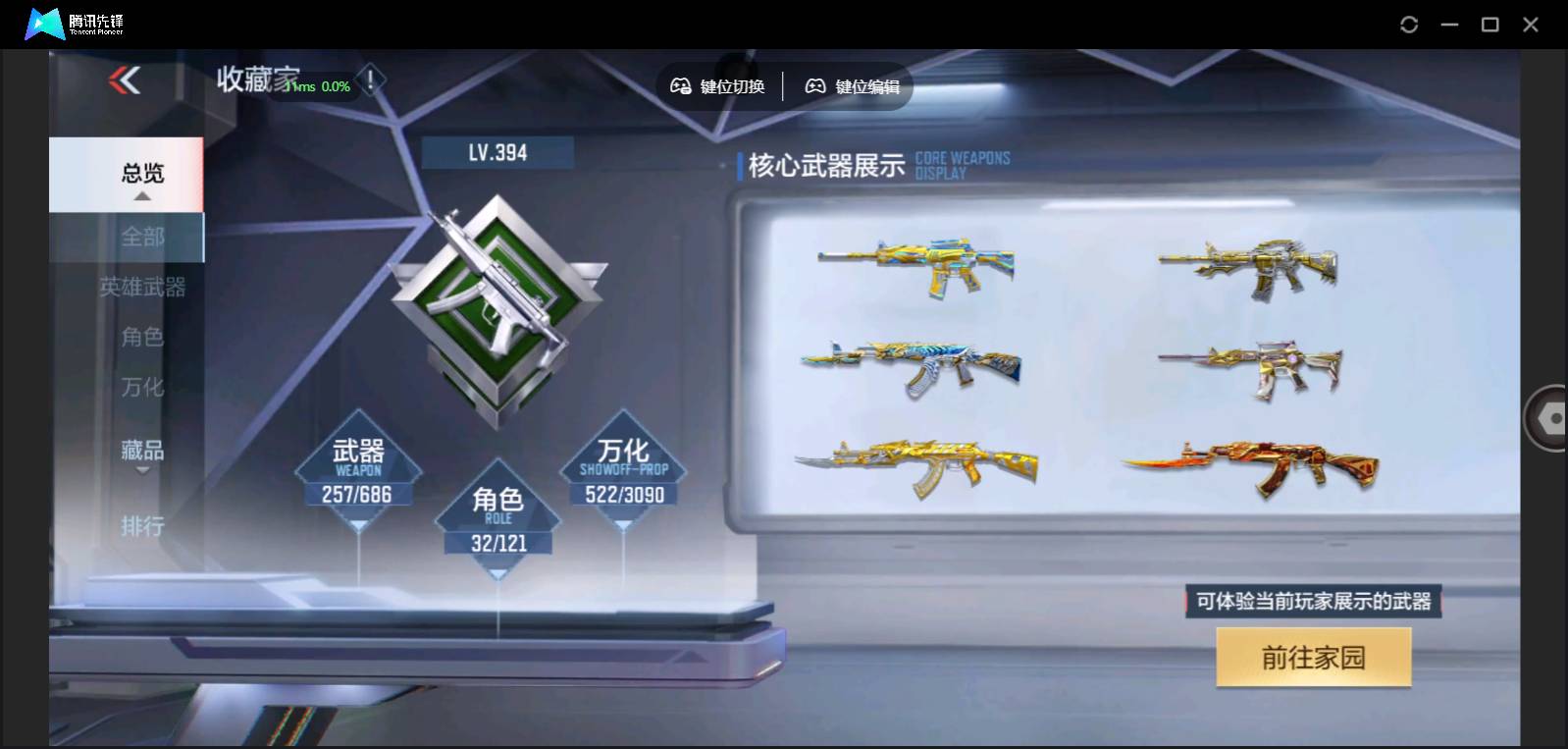The image size is (1568, 749).
Task: Click the 前往家园 button
Action: (1314, 656)
